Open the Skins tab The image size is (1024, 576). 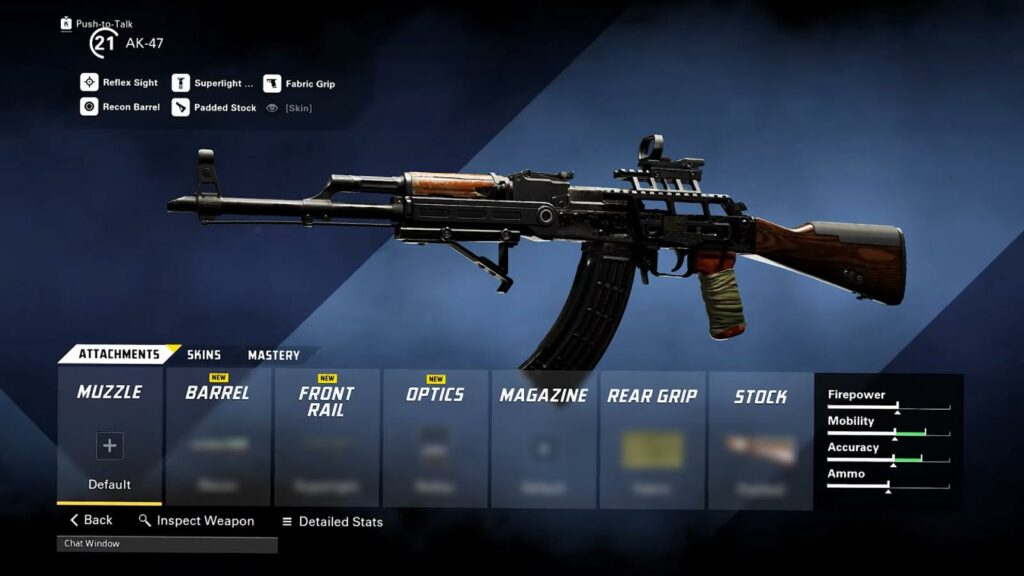(x=204, y=355)
